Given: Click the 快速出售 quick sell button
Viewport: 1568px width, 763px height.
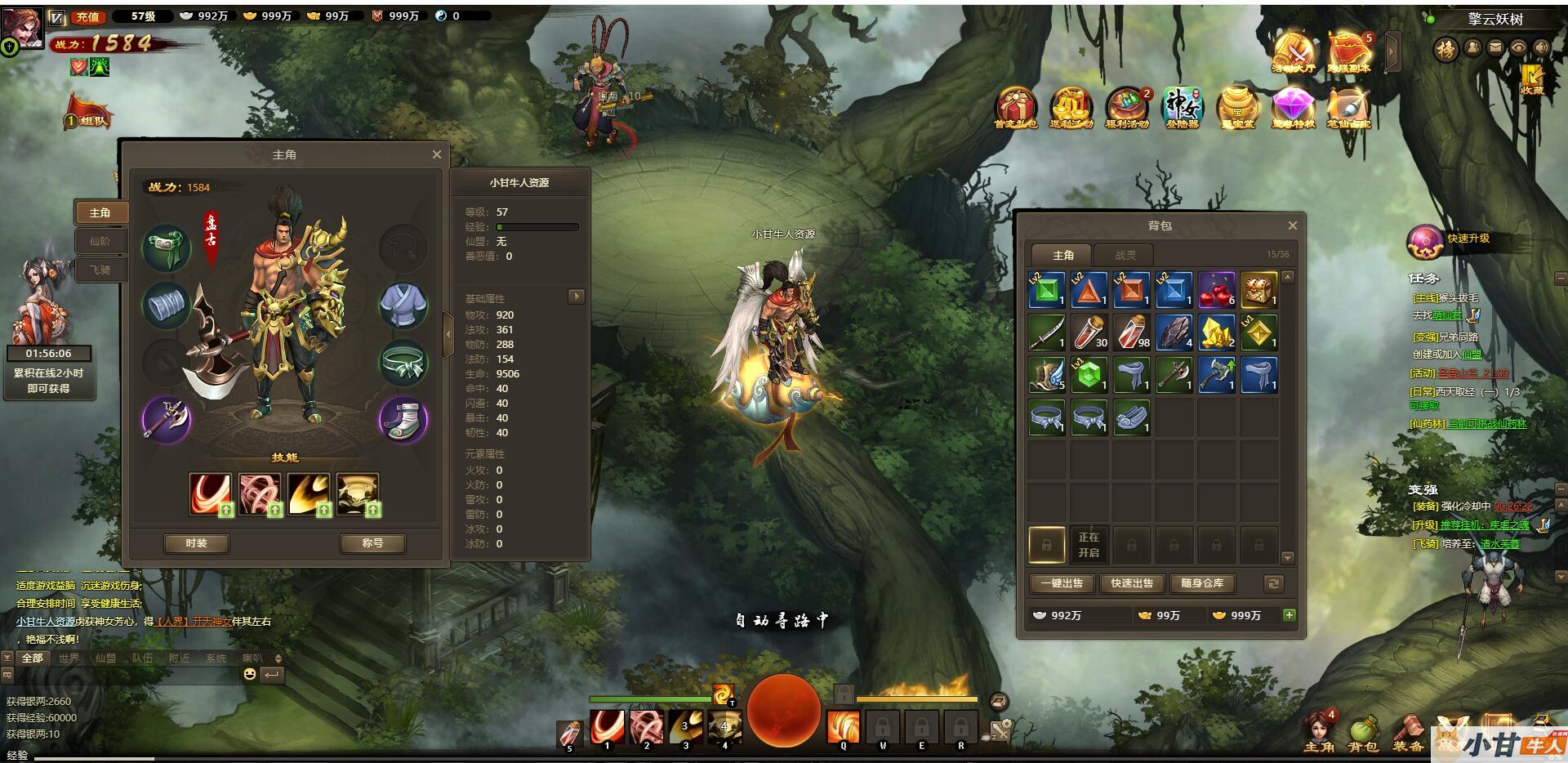Looking at the screenshot, I should click(1132, 583).
